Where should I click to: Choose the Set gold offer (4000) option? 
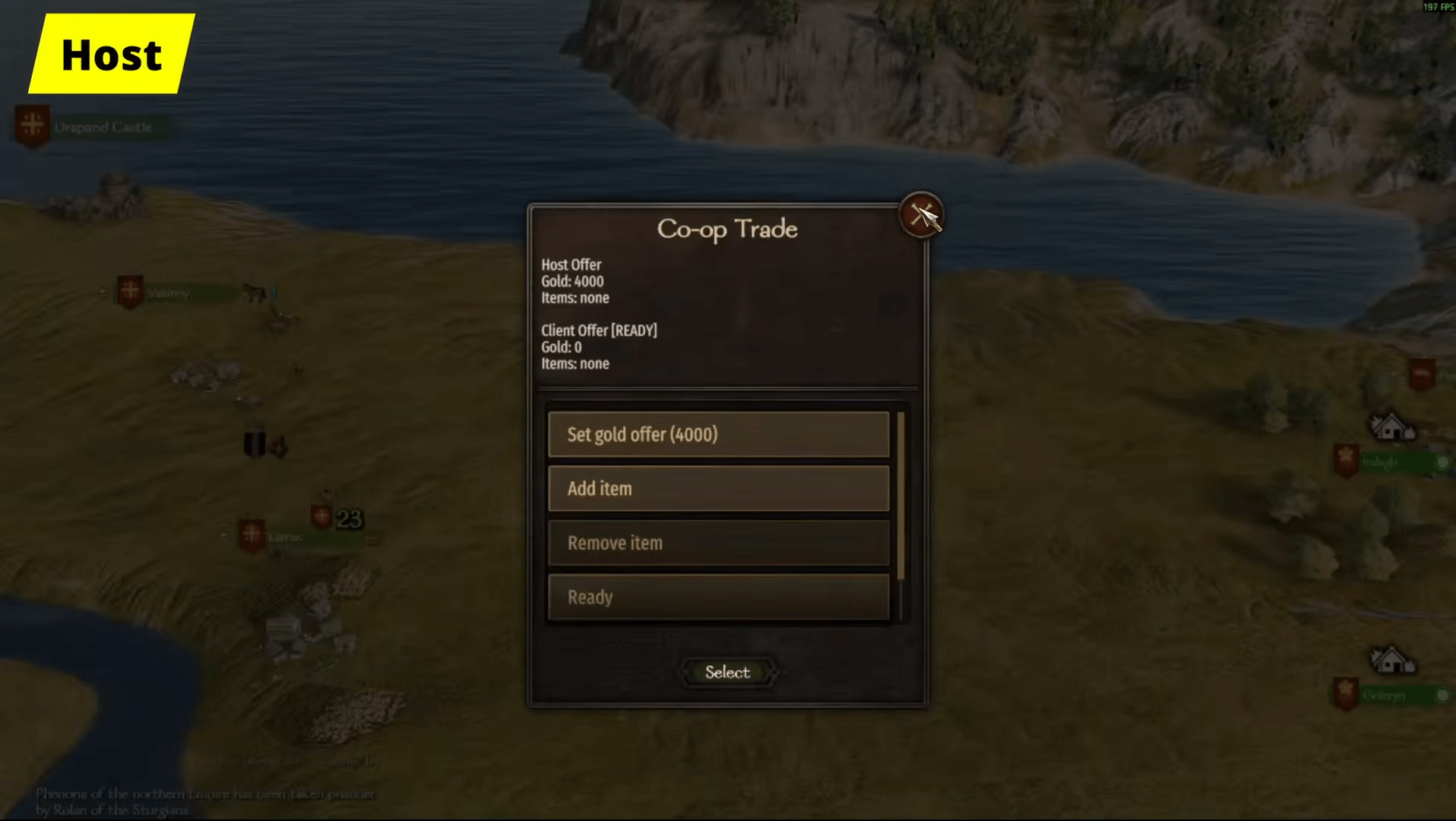coord(718,435)
